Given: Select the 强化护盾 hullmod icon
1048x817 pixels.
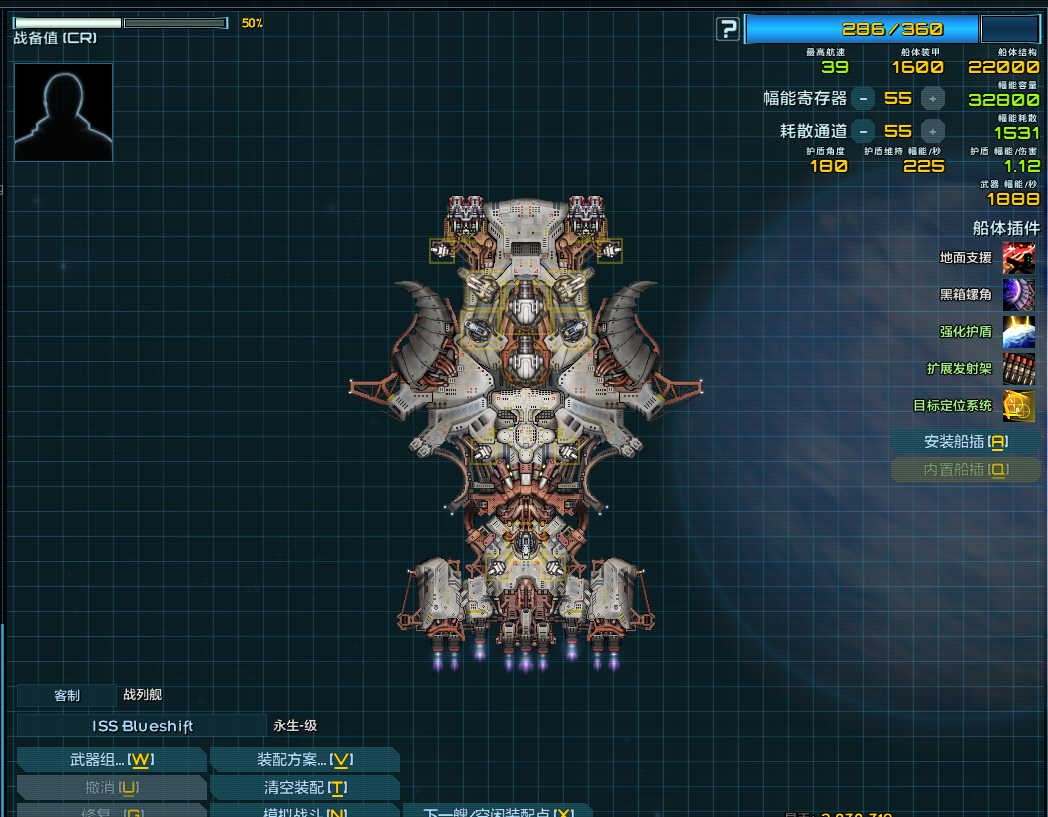Looking at the screenshot, I should (1018, 332).
